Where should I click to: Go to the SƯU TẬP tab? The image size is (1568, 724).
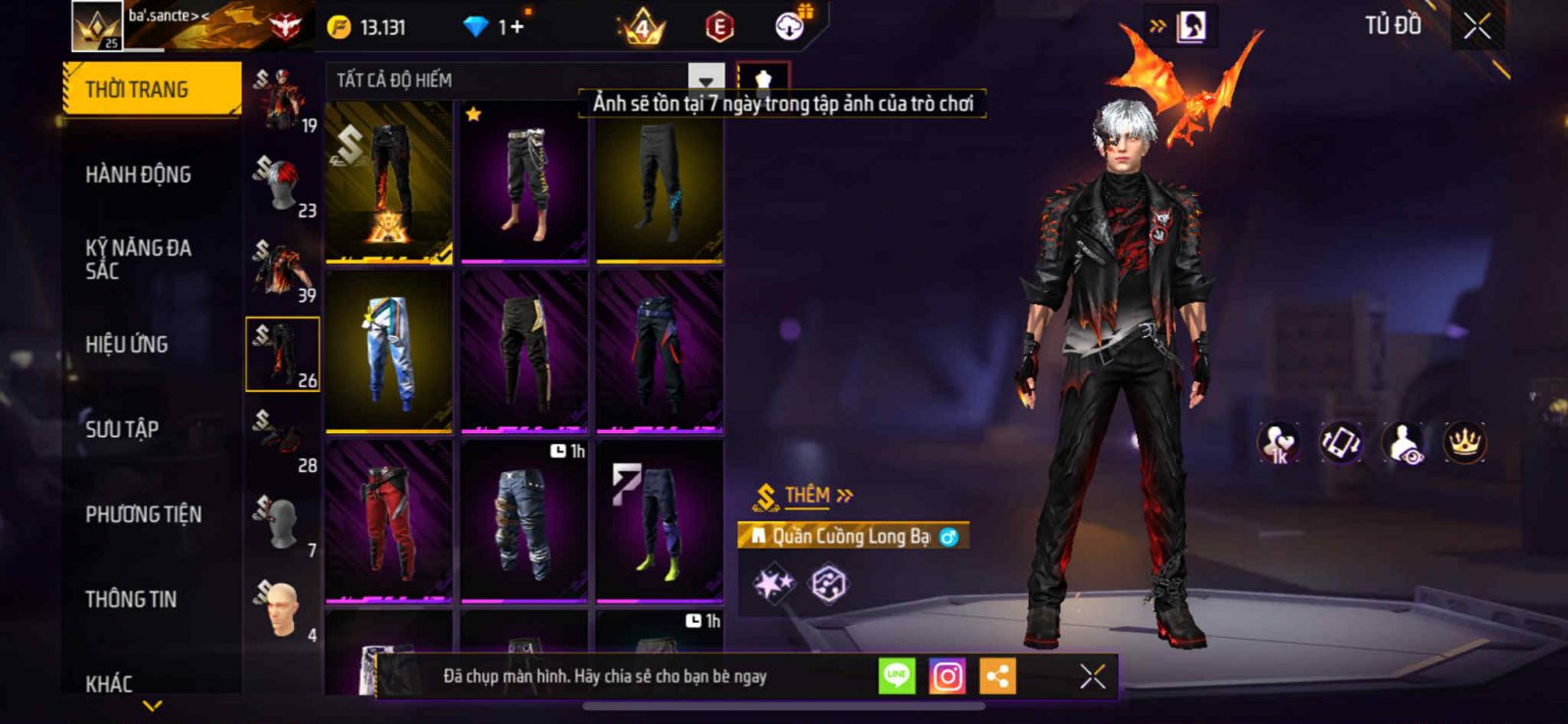click(122, 429)
